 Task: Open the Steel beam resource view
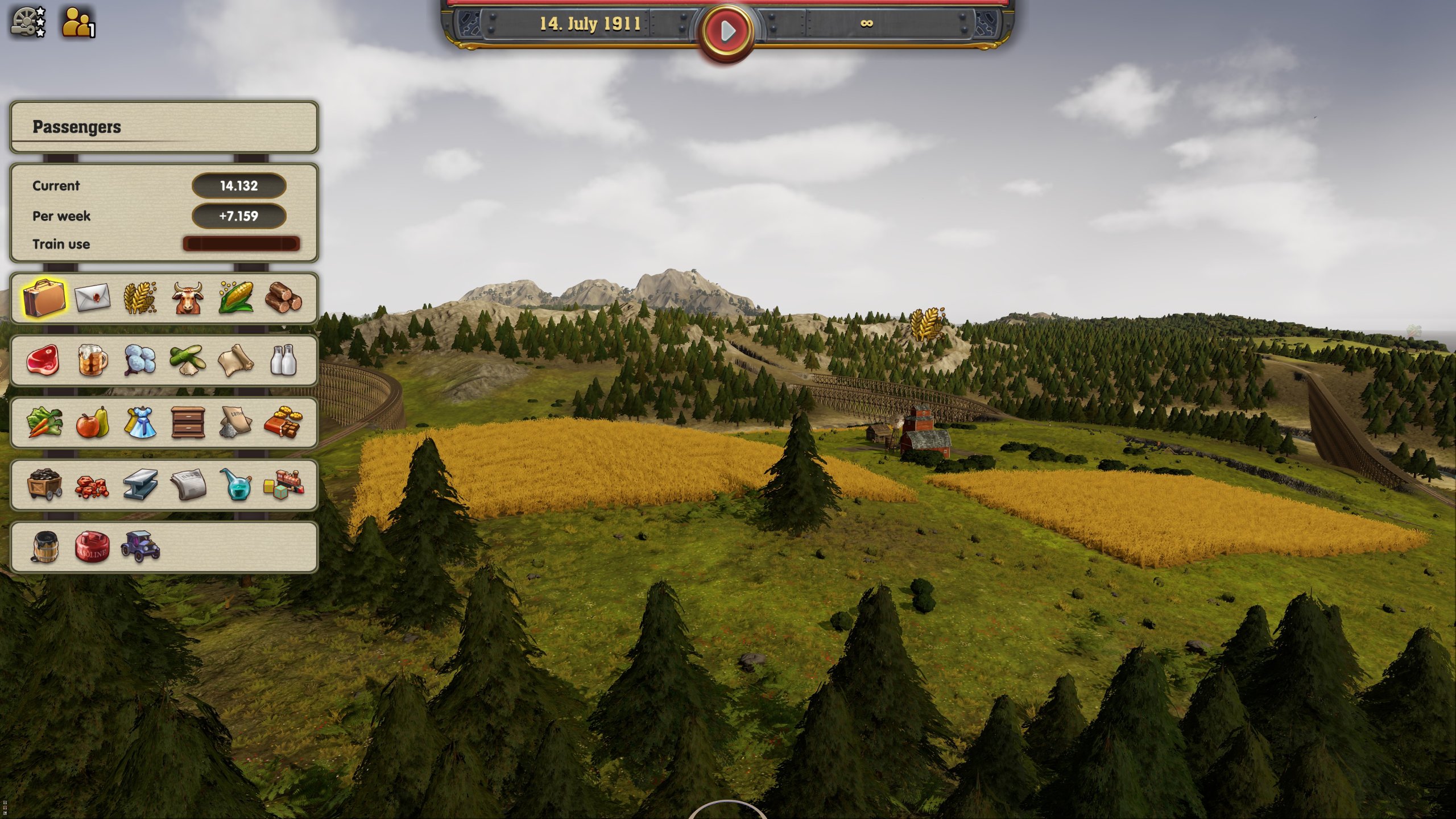click(140, 485)
